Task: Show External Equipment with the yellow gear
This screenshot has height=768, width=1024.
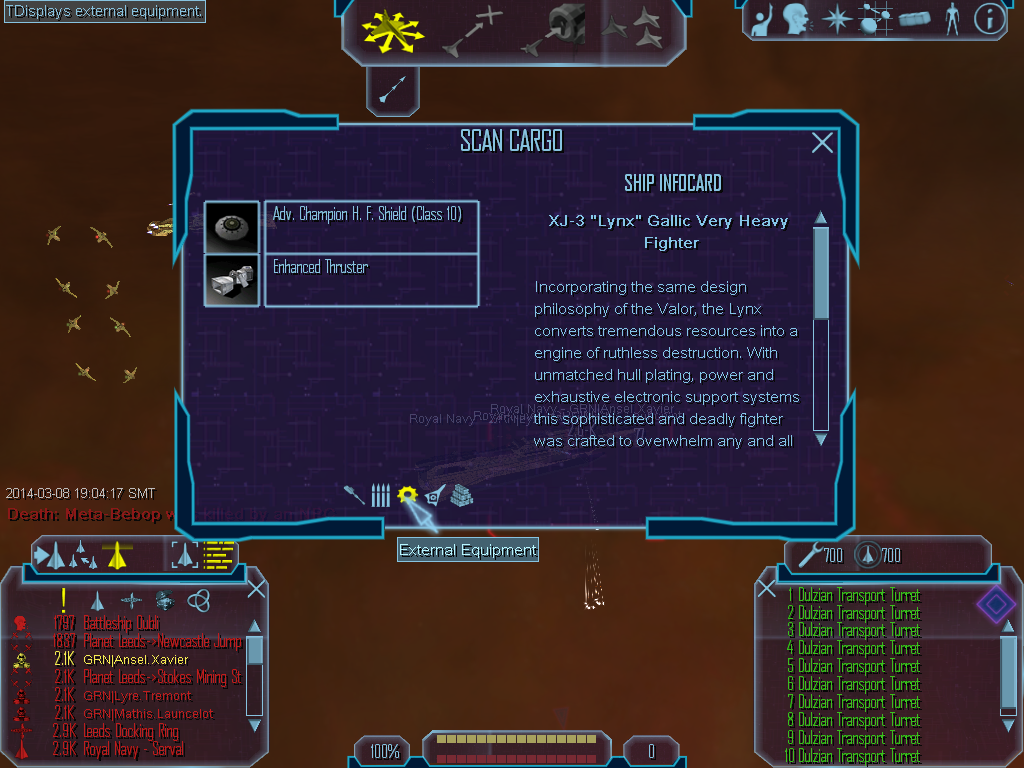Action: coord(406,495)
